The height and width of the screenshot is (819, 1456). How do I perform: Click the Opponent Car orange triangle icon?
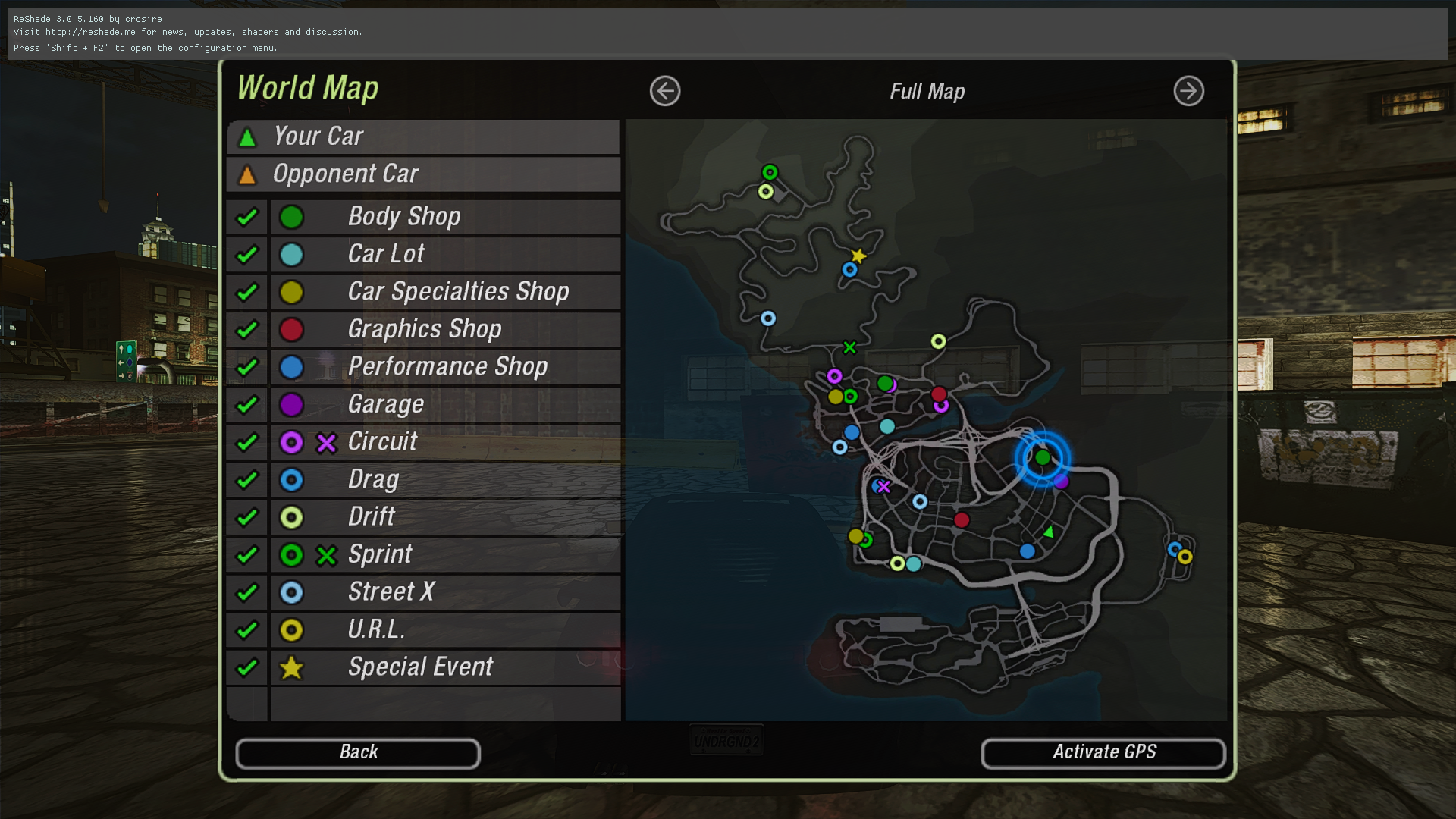click(x=246, y=174)
